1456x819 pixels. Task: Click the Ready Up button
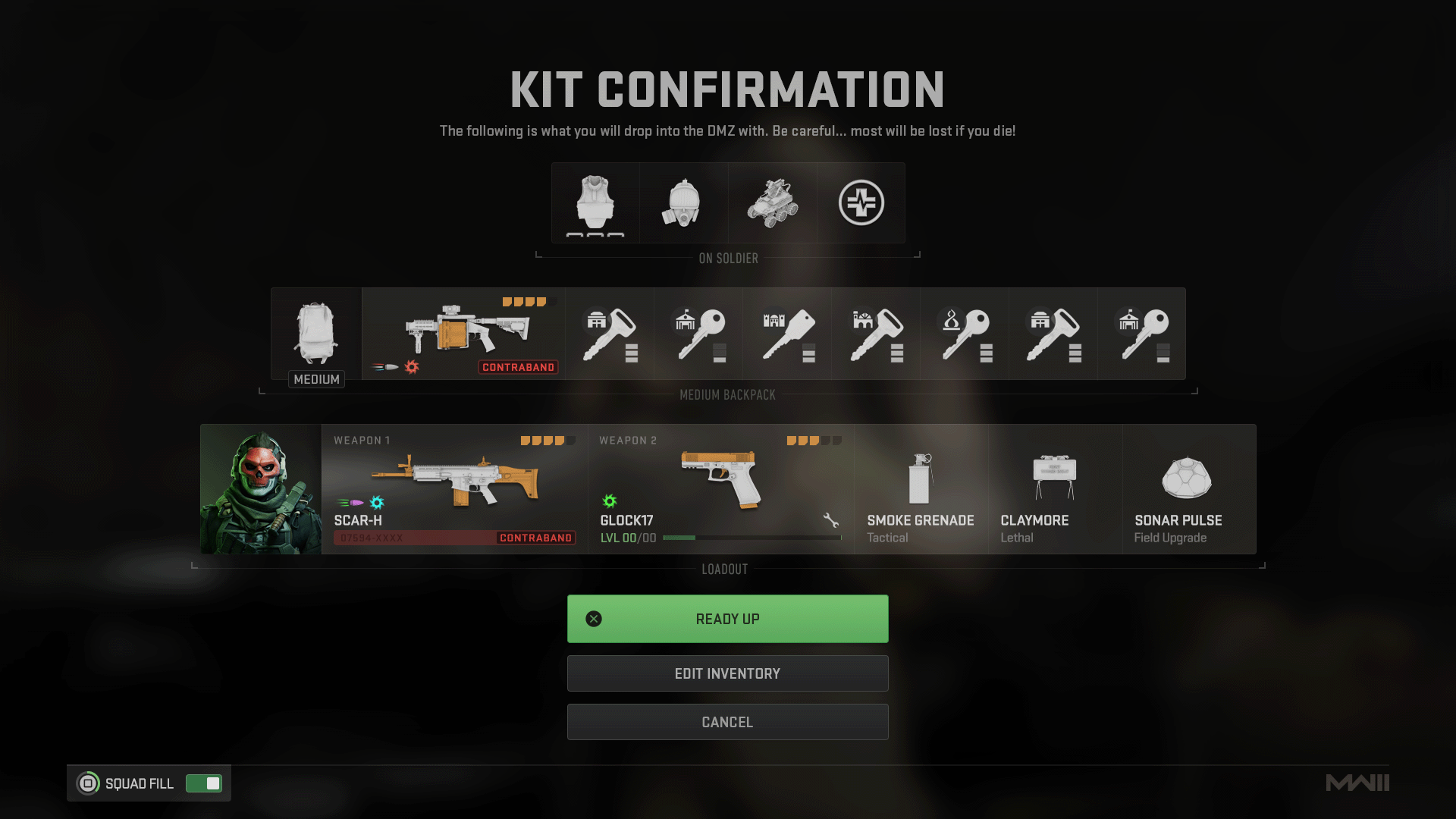(x=727, y=619)
